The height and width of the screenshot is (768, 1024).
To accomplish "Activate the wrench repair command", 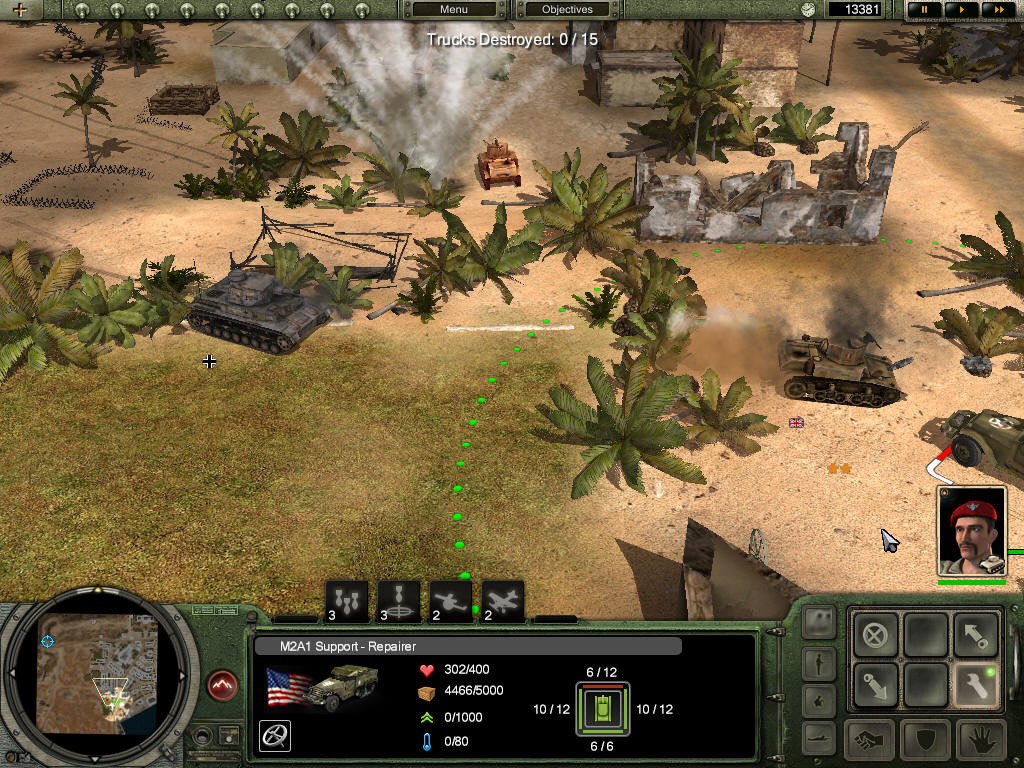I will tap(976, 685).
